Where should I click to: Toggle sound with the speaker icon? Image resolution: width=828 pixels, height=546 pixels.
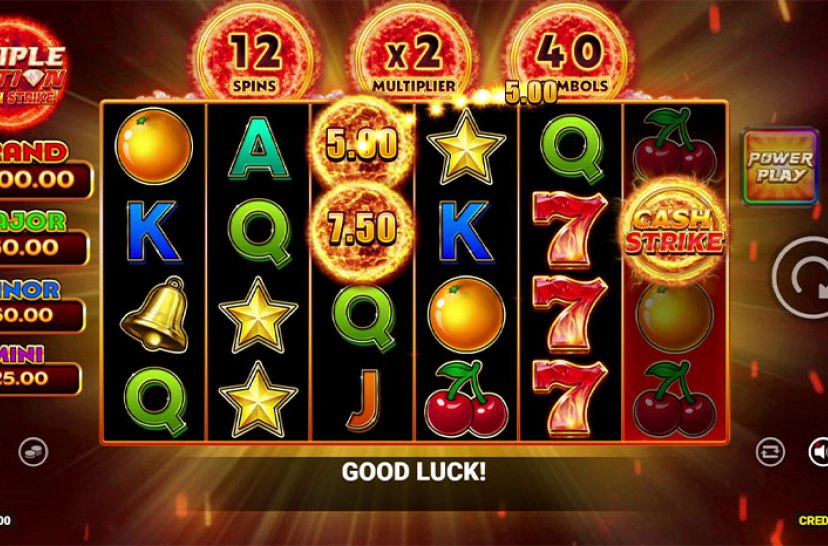(x=819, y=452)
